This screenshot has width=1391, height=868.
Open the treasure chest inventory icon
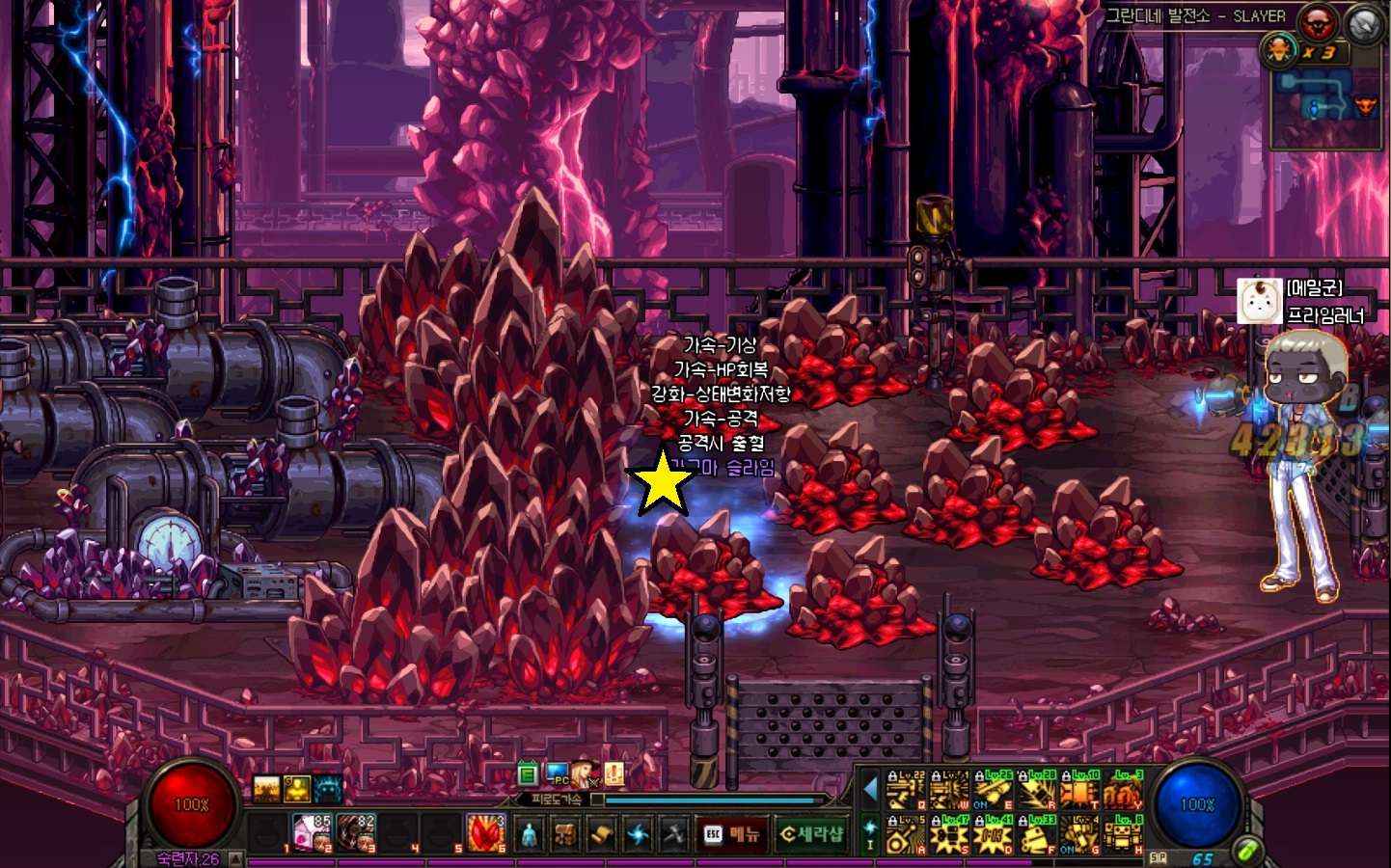coord(565,834)
